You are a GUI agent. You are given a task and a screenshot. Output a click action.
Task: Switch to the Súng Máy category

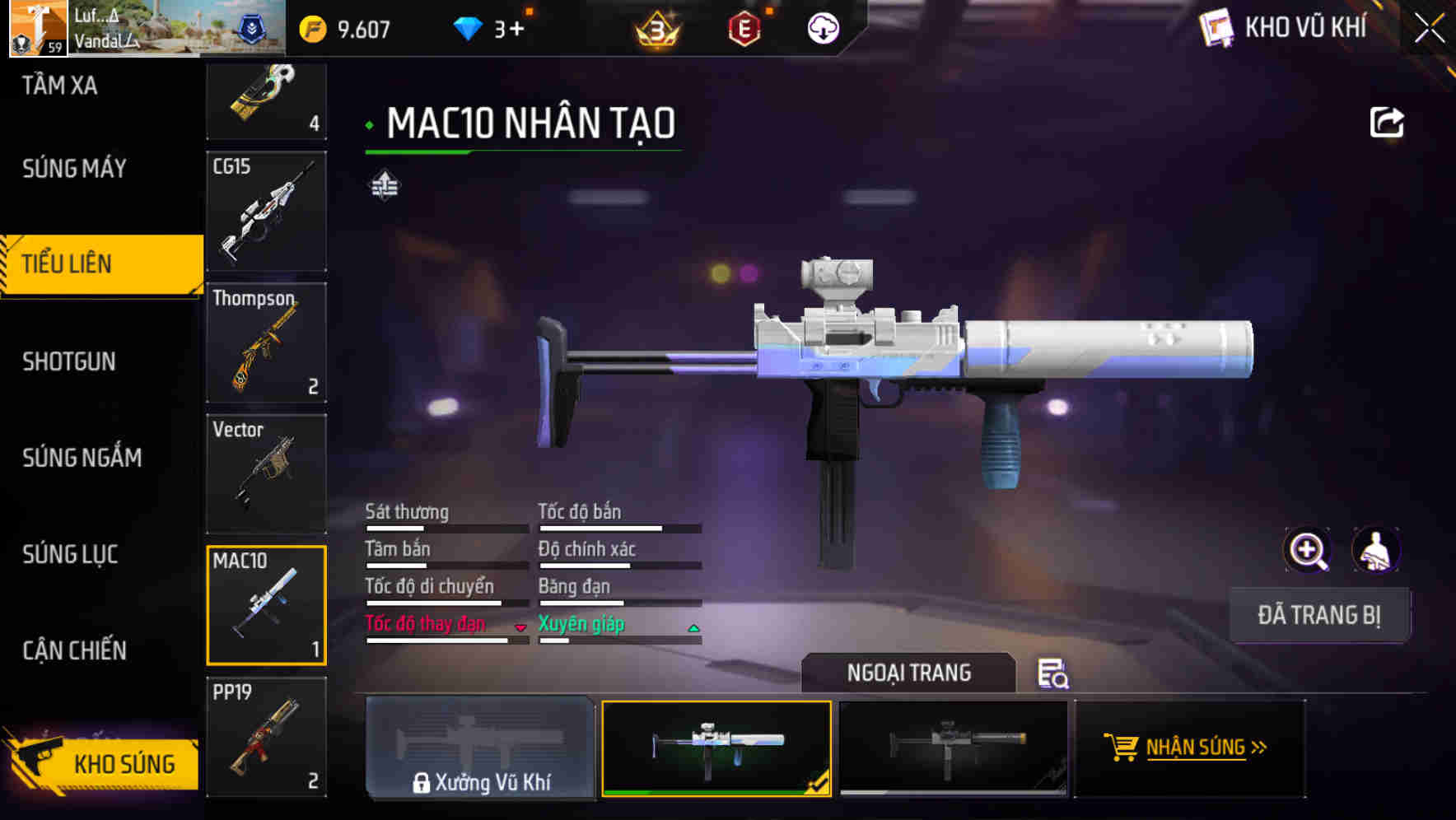pos(74,169)
